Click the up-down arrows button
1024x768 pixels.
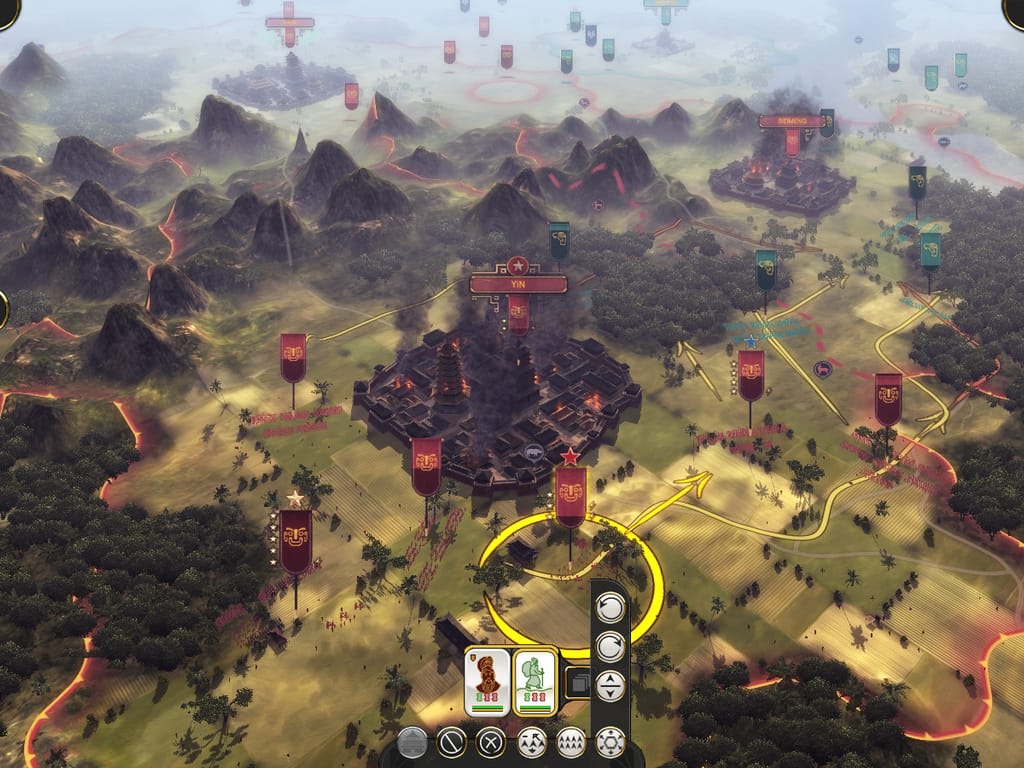(610, 685)
